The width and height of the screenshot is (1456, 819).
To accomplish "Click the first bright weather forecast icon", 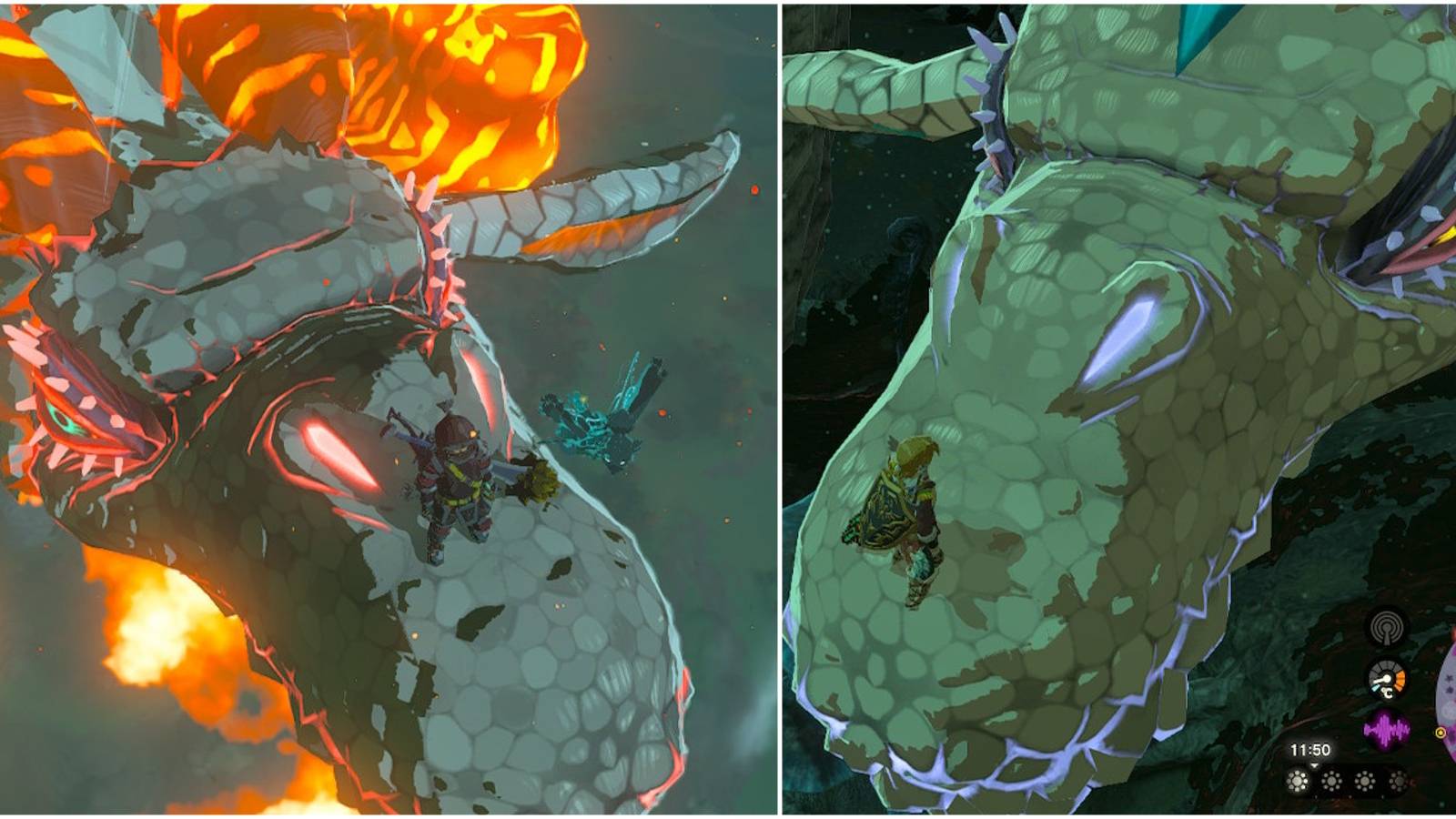I will (1298, 780).
